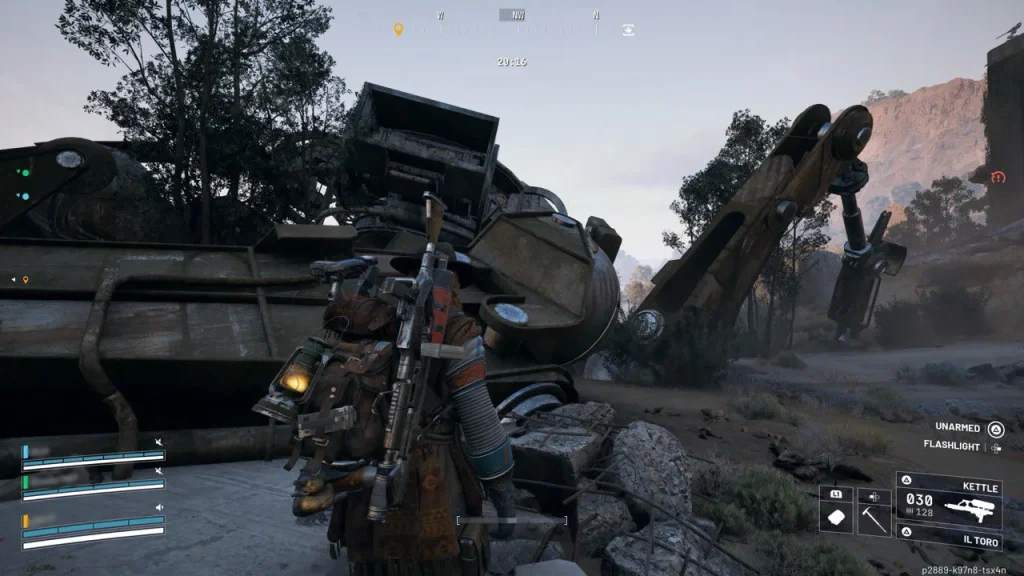Select the blue squadmate status panel
Image resolution: width=1024 pixels, height=576 pixels.
[x=92, y=458]
